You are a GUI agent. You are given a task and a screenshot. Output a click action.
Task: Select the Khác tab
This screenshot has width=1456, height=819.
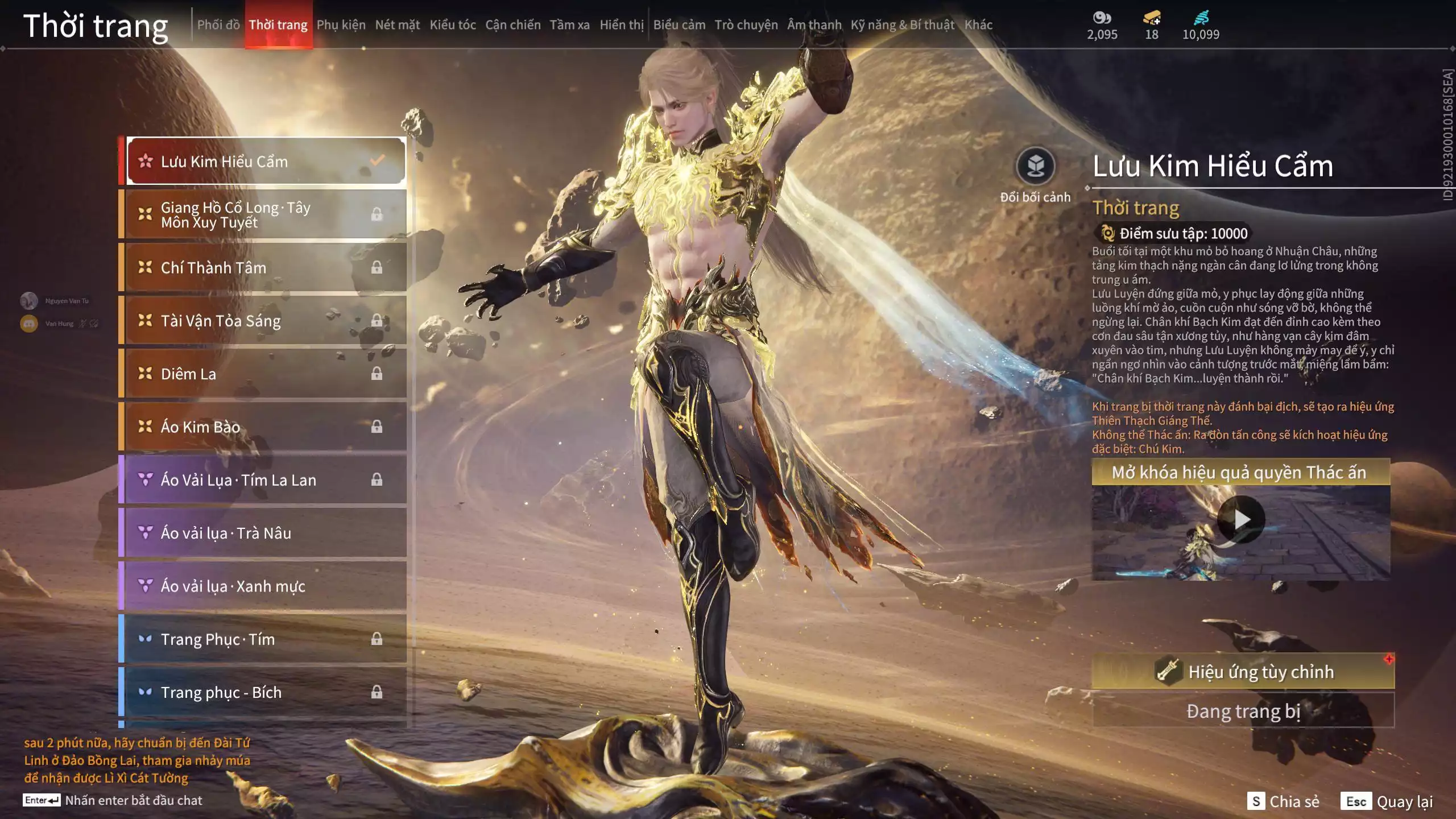click(x=978, y=24)
